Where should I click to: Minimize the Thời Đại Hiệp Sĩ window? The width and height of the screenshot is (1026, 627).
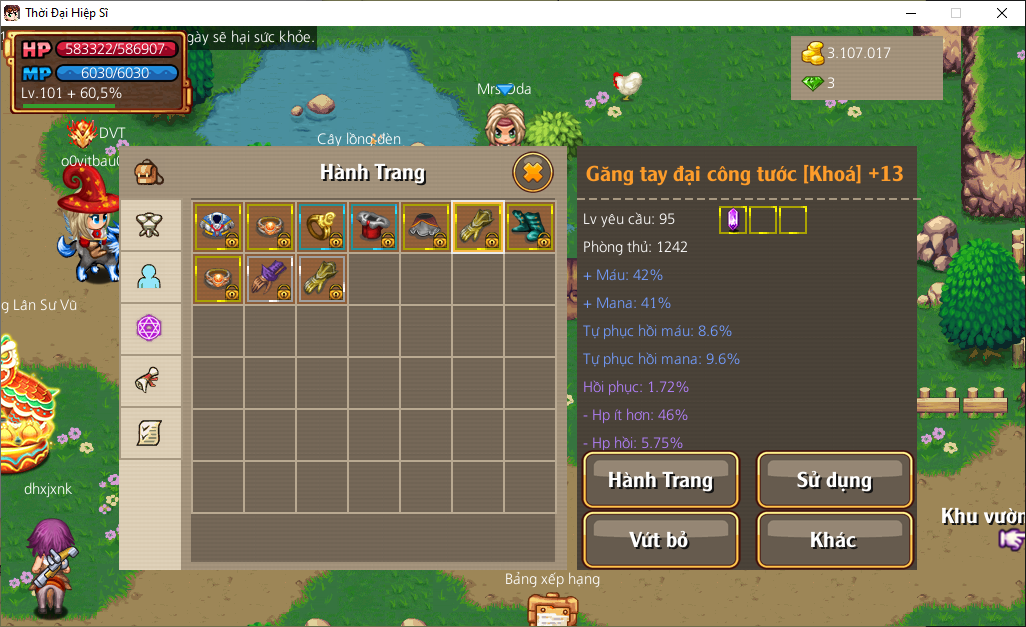coord(910,13)
